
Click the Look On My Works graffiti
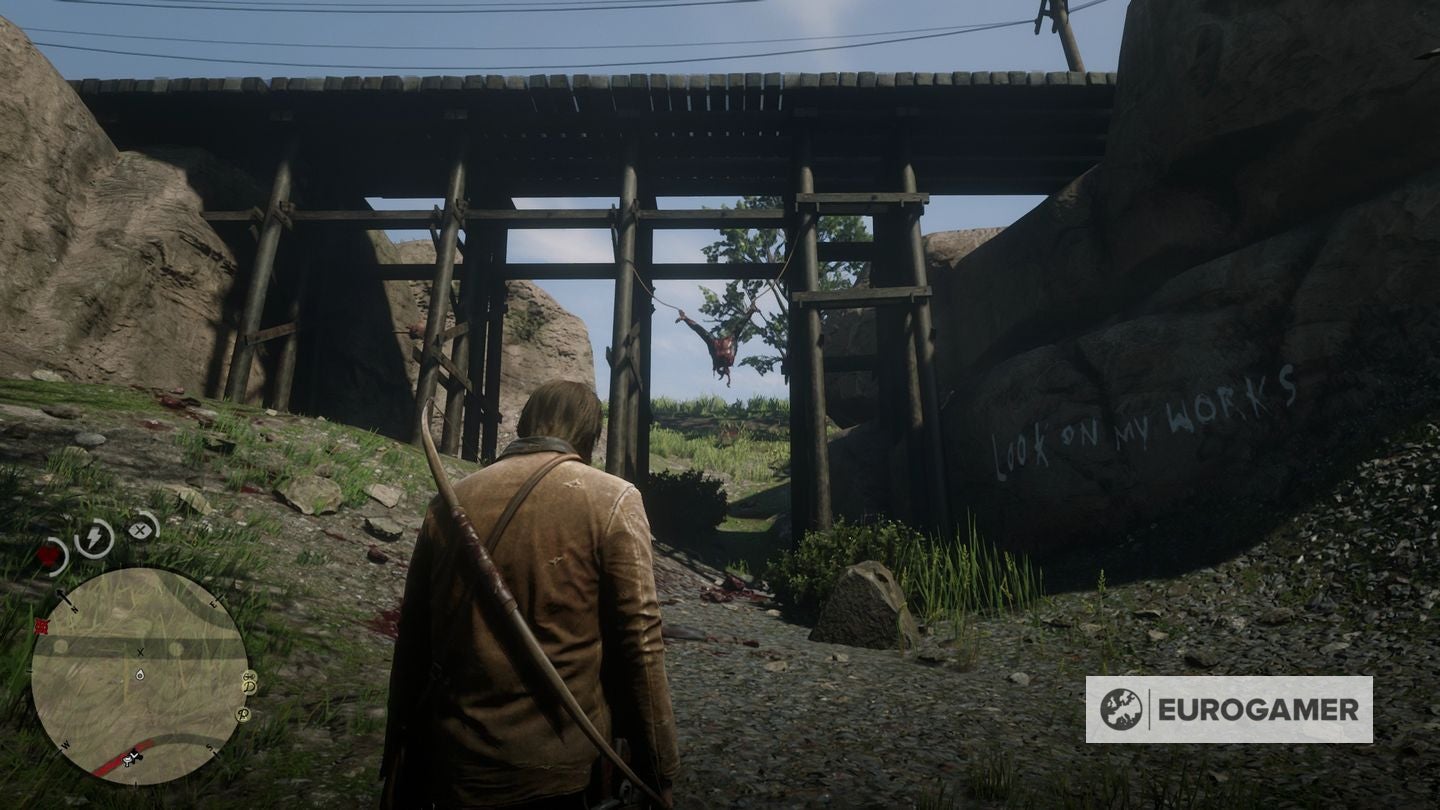point(1145,425)
